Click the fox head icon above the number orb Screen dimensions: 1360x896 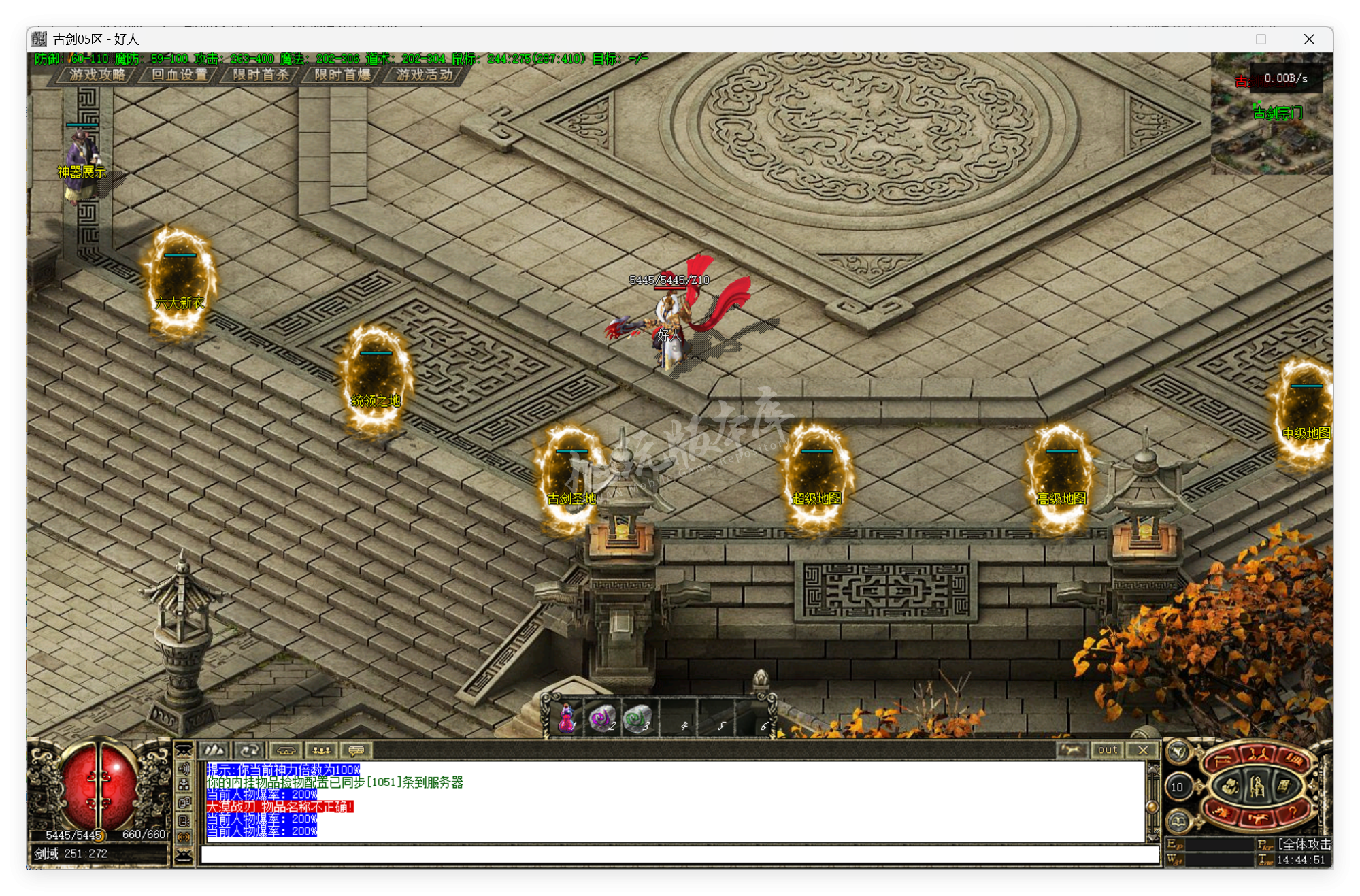1179,752
